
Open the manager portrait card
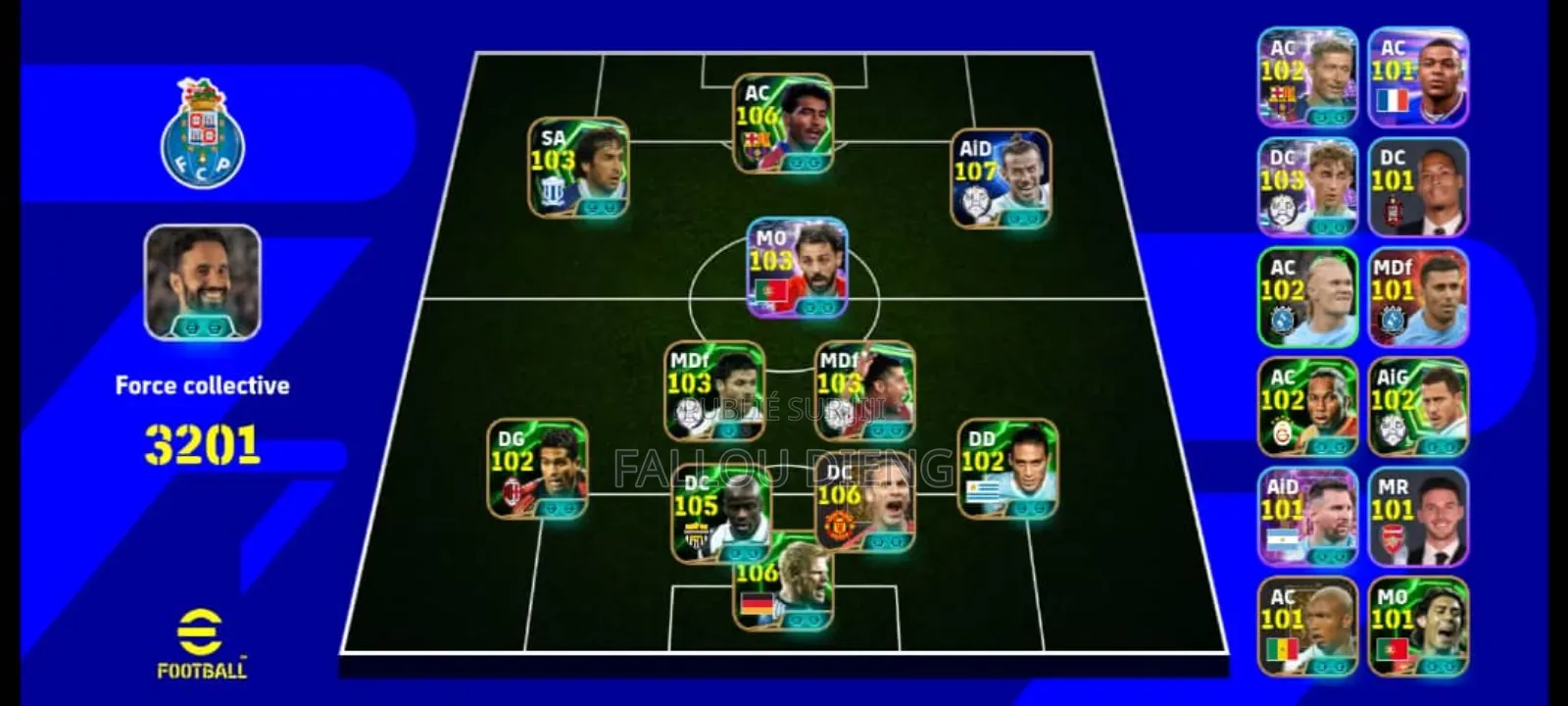pyautogui.click(x=203, y=282)
